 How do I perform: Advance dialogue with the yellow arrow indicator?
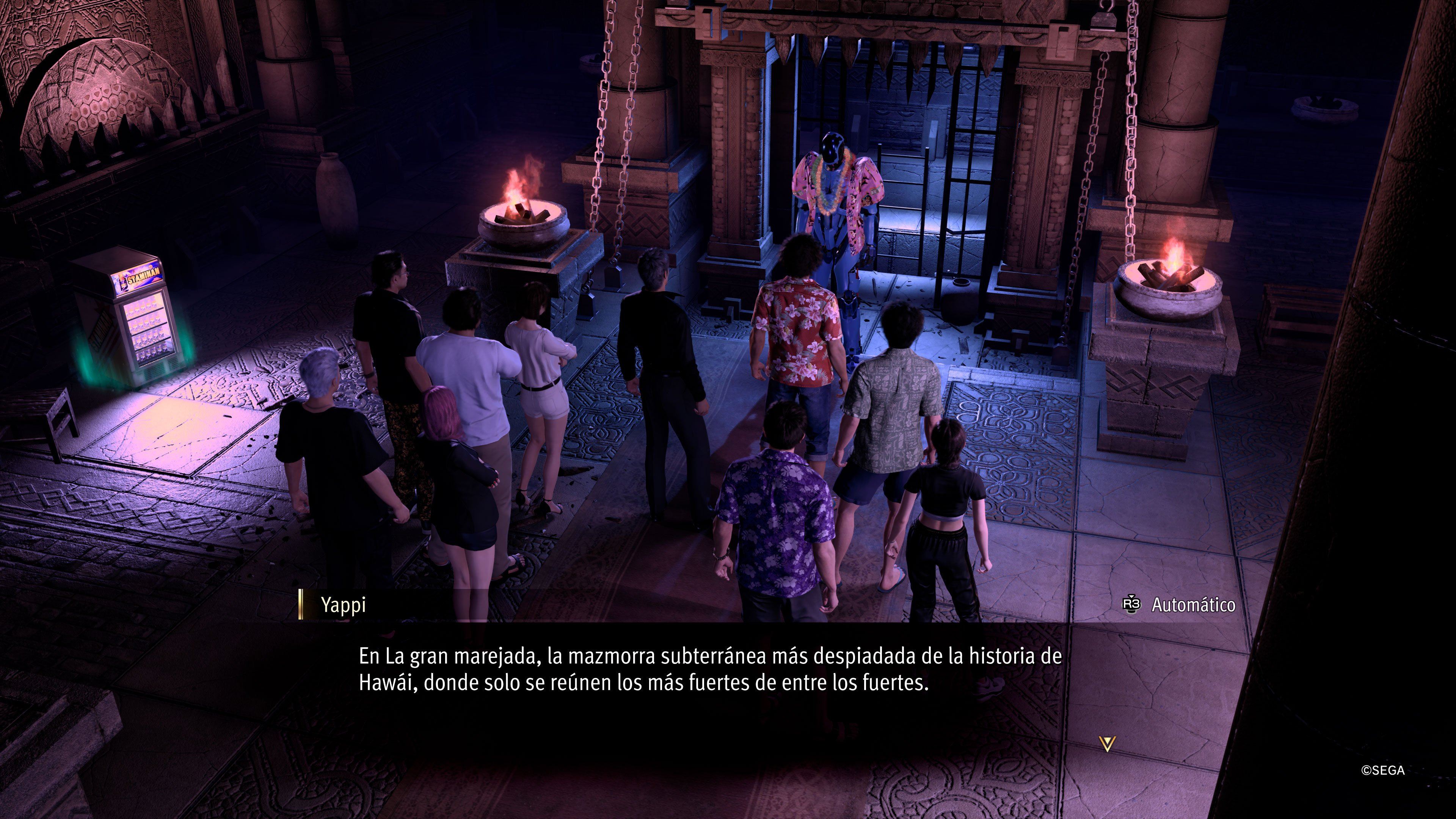tap(1107, 743)
